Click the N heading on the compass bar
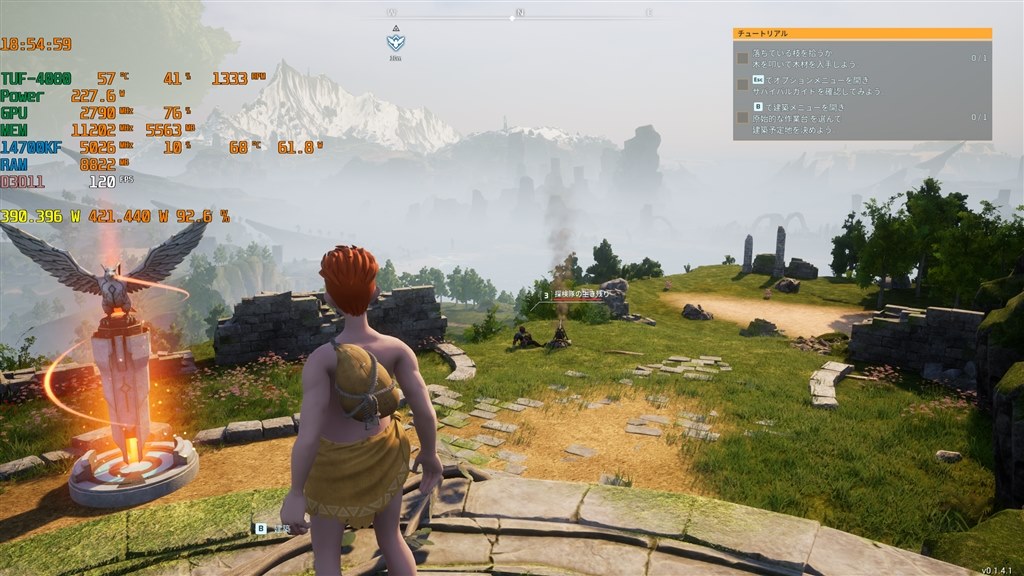 click(519, 13)
